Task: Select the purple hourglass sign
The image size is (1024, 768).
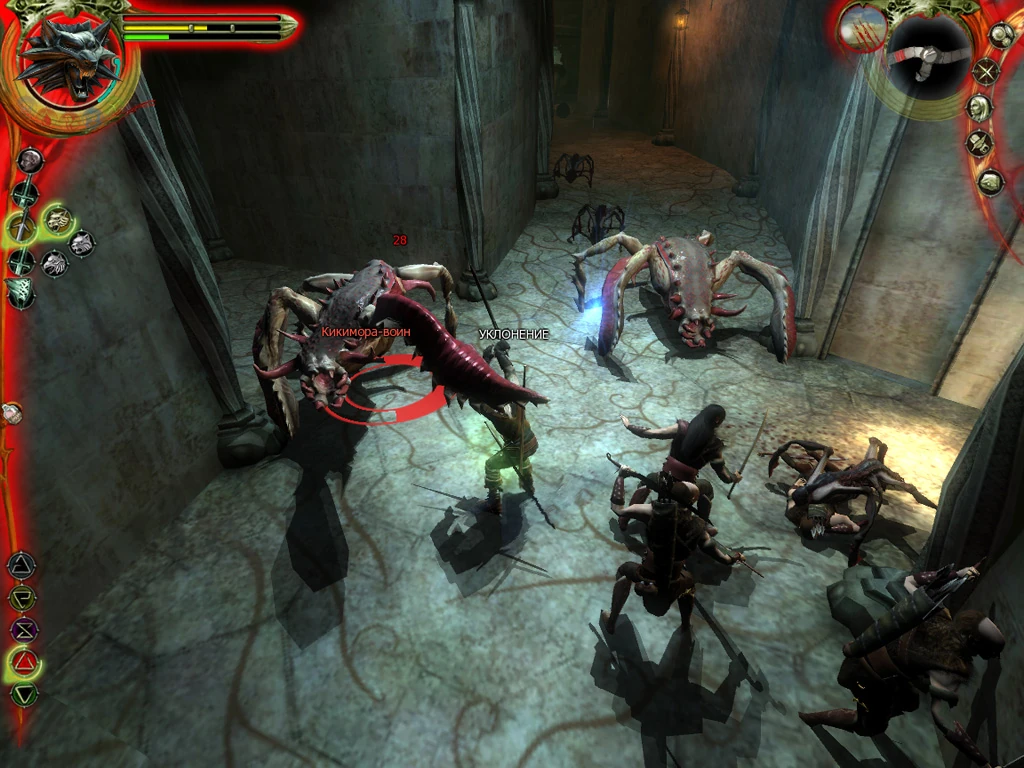Action: click(22, 630)
